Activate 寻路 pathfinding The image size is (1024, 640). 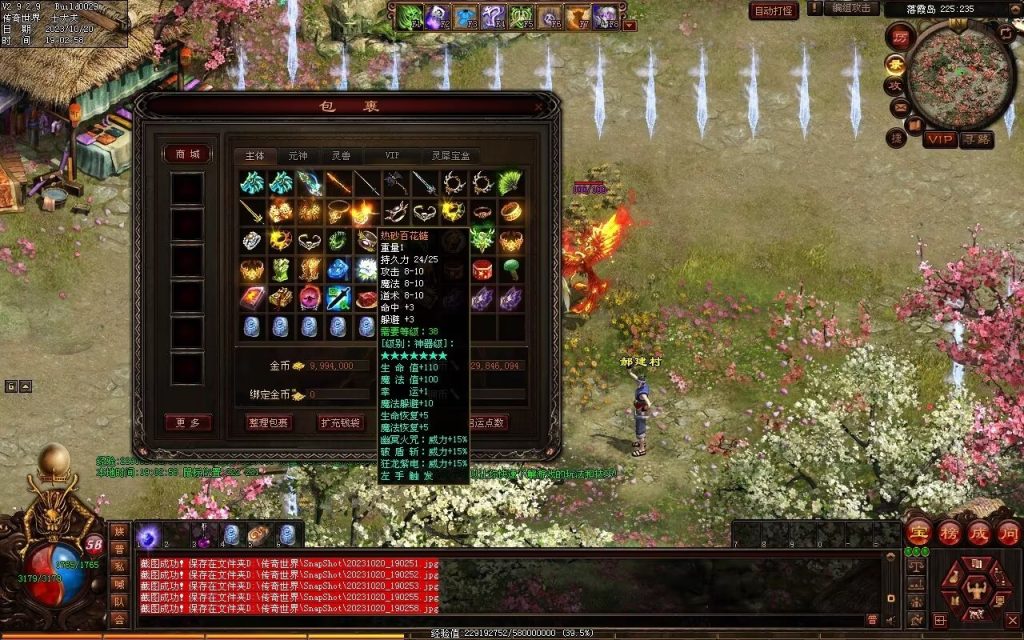[976, 139]
